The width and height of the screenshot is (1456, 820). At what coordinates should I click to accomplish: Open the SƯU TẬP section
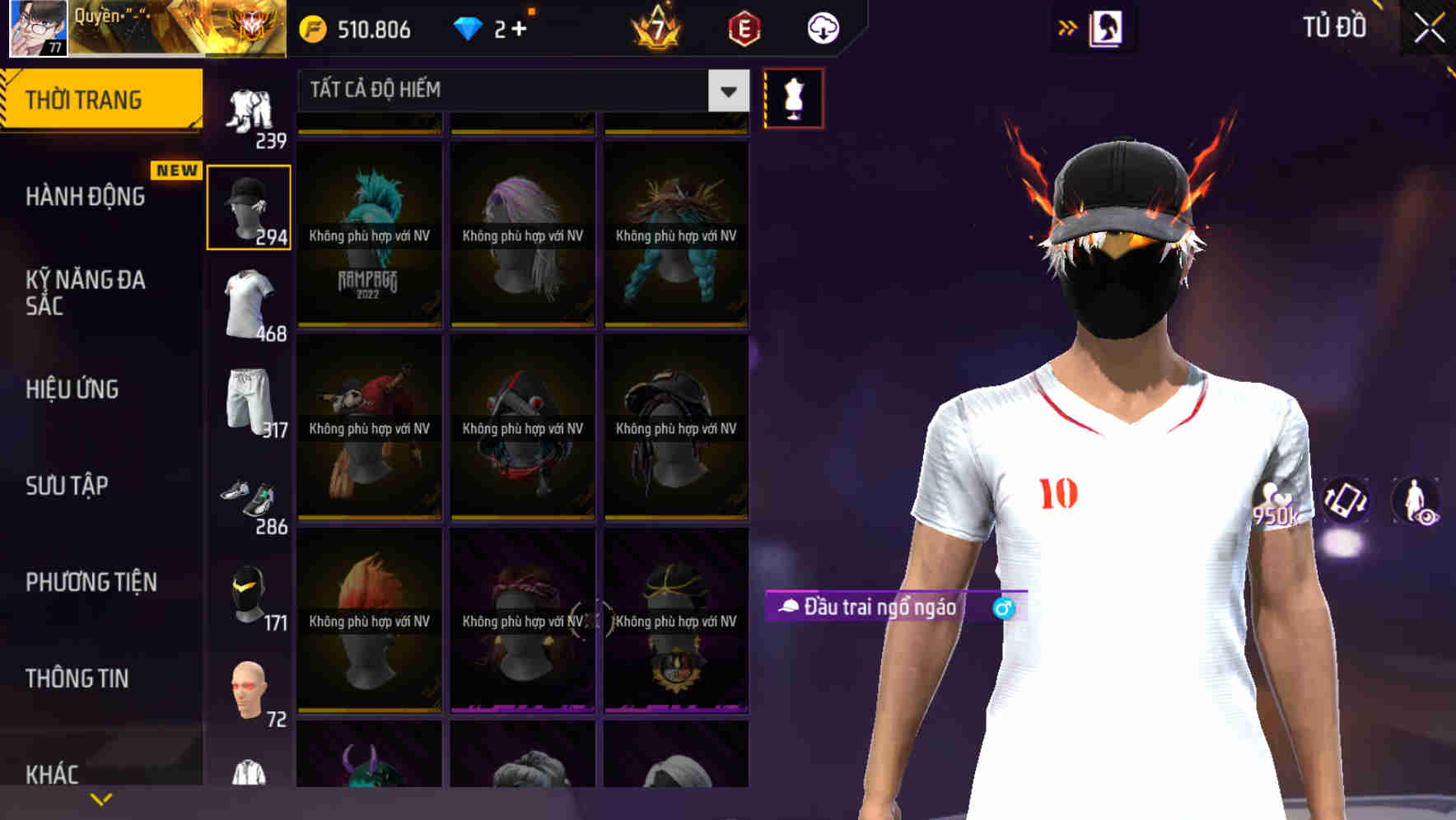pyautogui.click(x=66, y=486)
